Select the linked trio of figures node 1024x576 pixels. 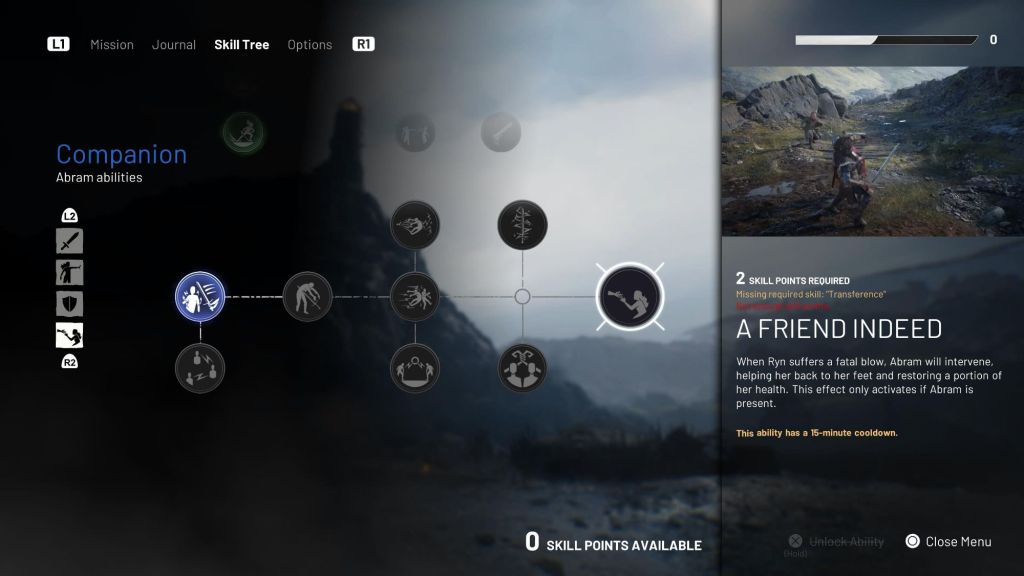tap(522, 368)
